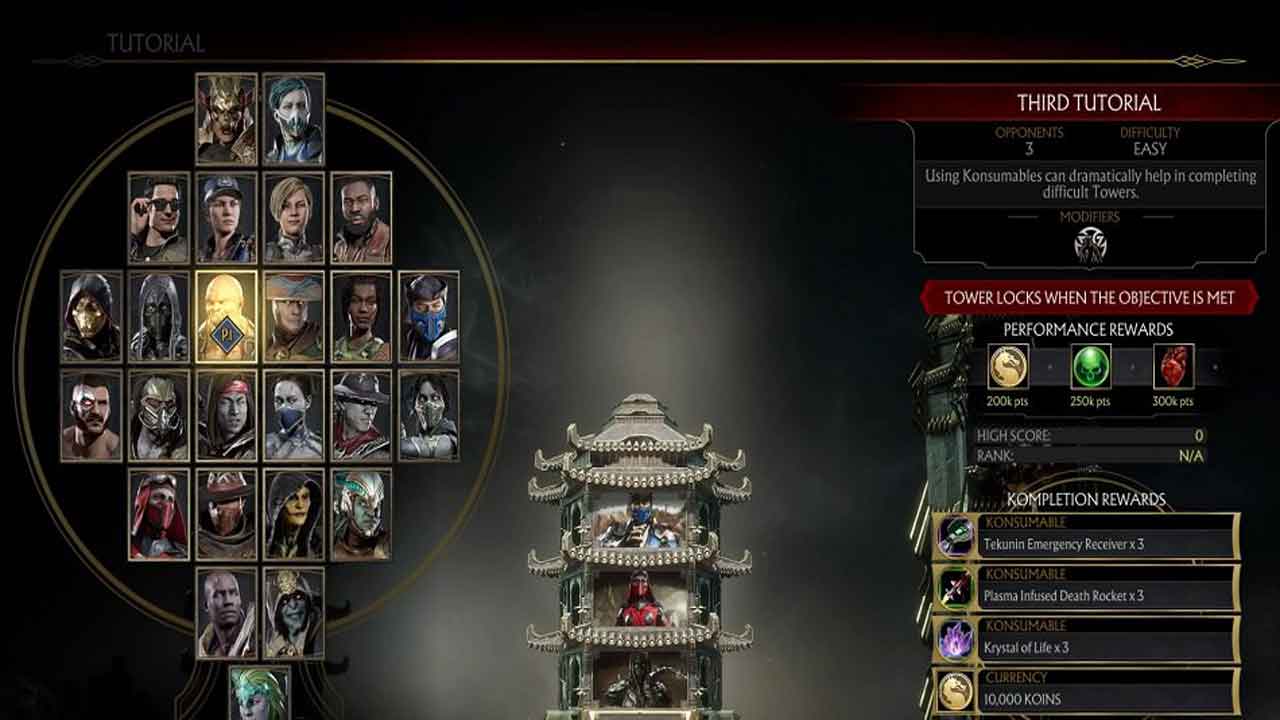Pick Kitana's character tile
This screenshot has width=1280, height=720.
(x=294, y=415)
